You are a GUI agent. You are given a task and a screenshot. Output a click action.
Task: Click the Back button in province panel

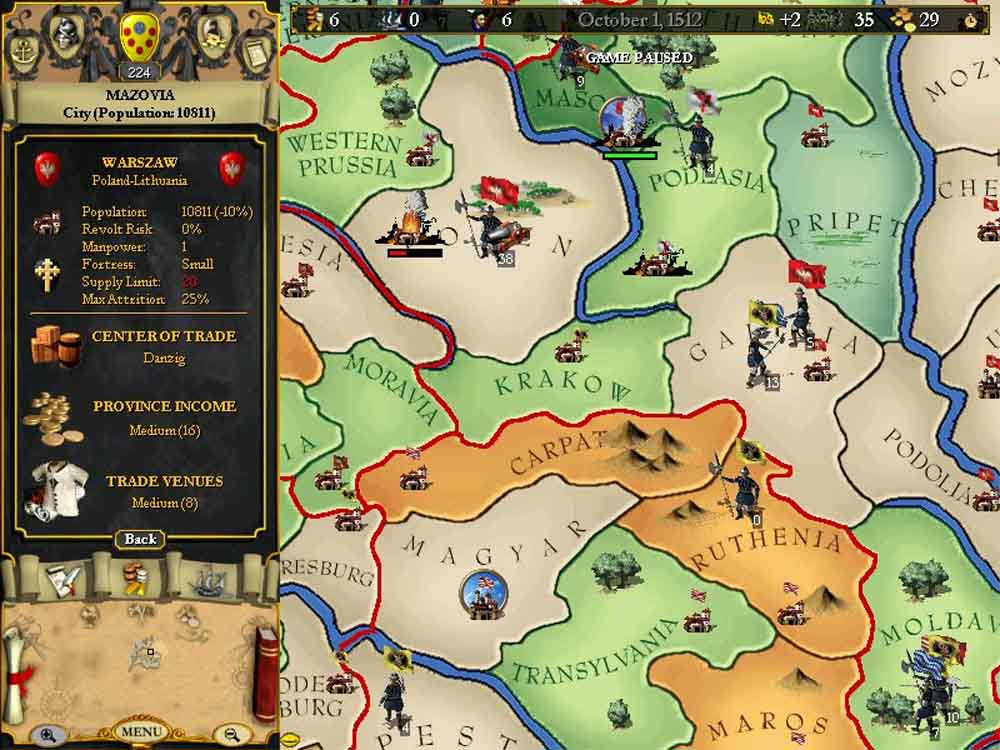pyautogui.click(x=140, y=539)
